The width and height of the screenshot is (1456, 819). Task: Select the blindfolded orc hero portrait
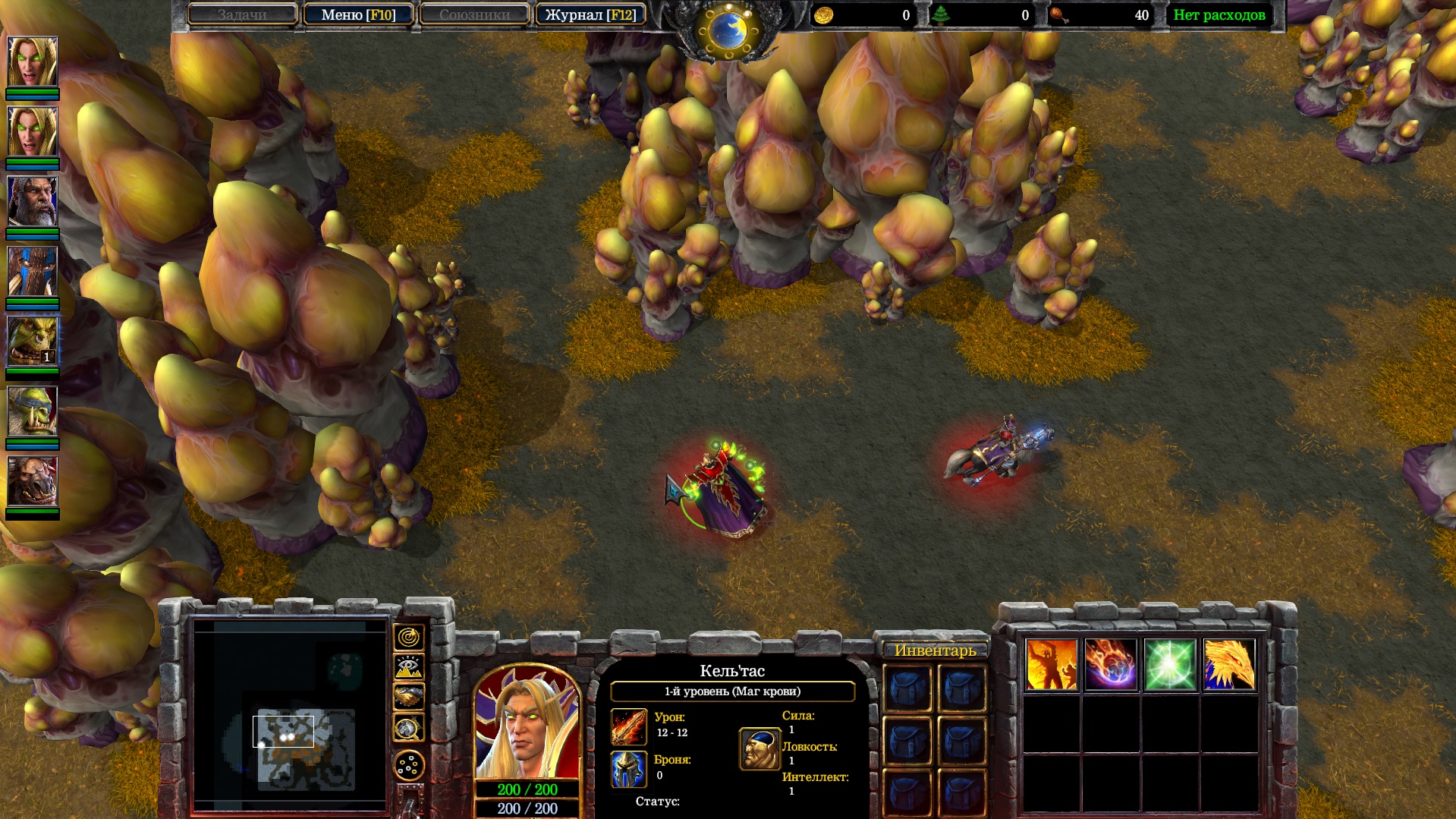click(x=33, y=411)
